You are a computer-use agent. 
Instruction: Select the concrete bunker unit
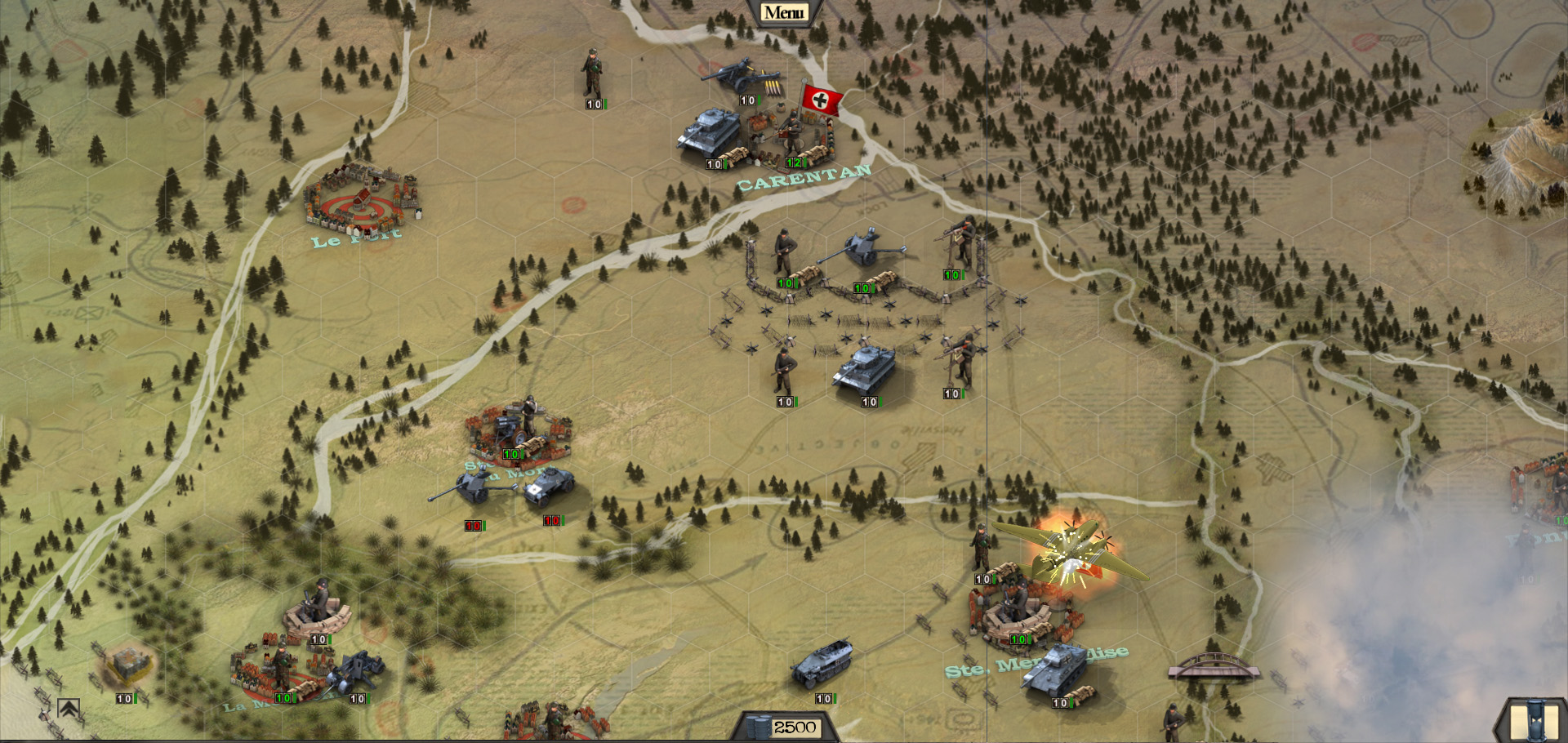point(127,663)
